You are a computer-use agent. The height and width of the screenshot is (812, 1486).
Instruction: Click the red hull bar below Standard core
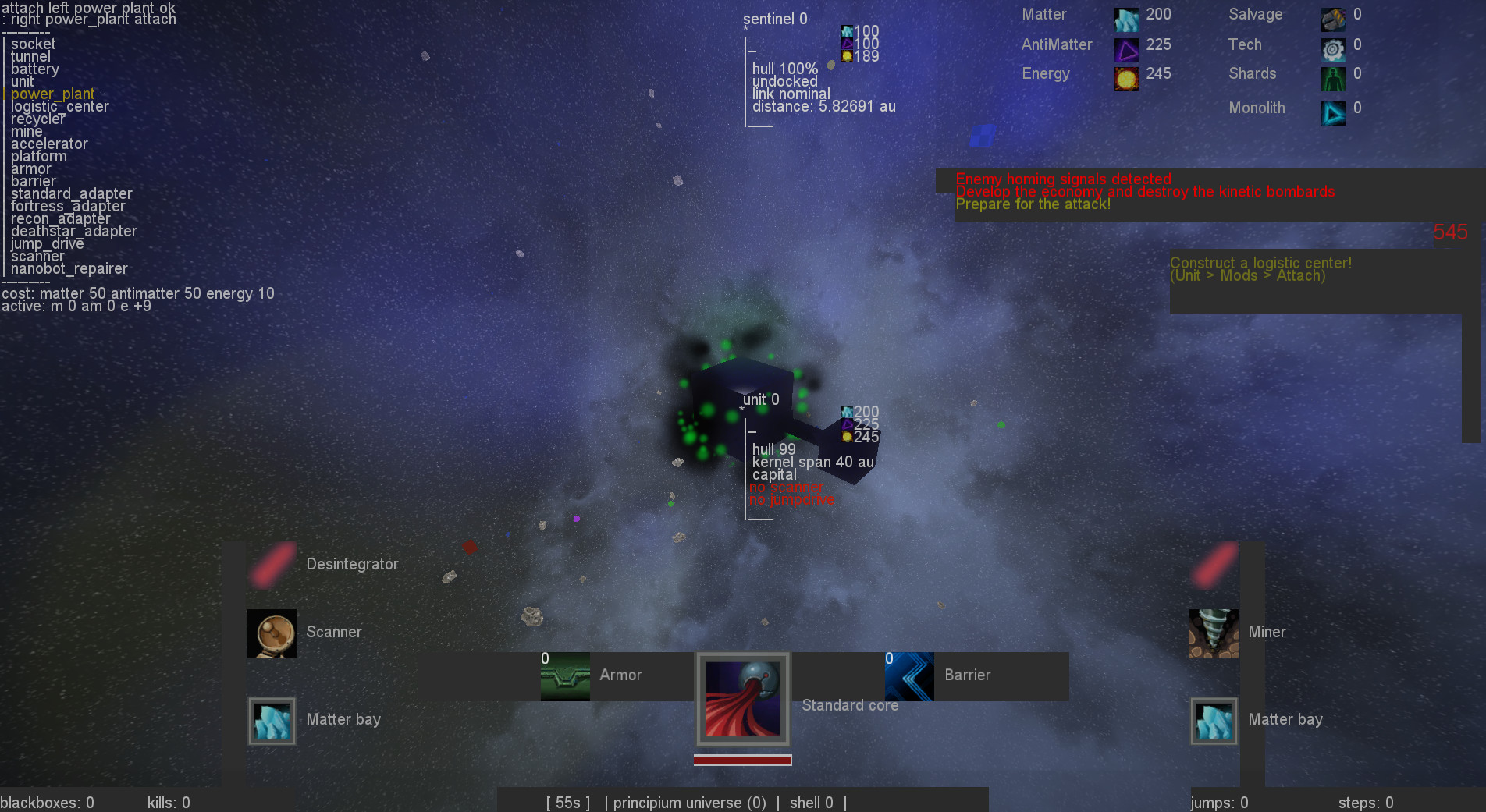click(741, 759)
